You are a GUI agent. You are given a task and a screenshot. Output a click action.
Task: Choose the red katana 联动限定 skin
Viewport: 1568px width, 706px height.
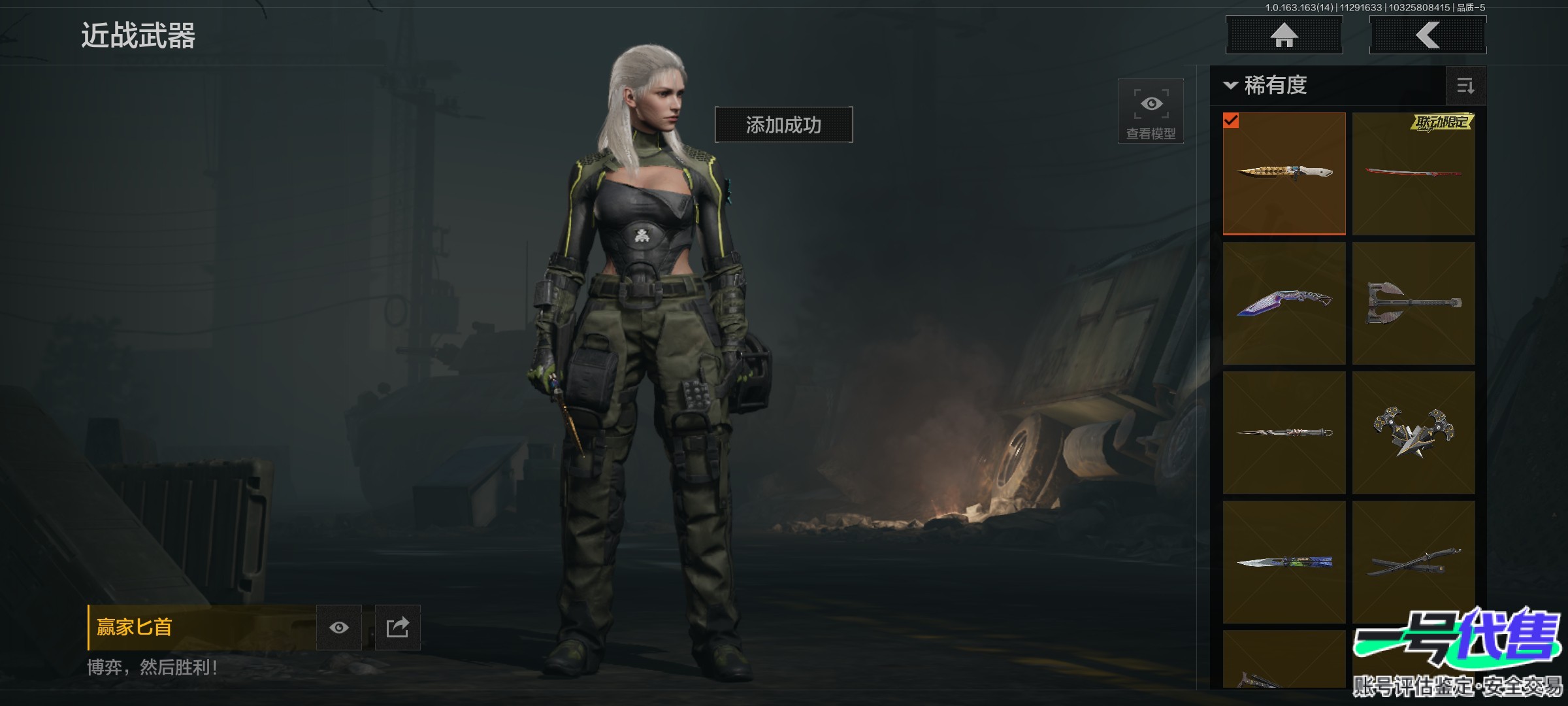1413,173
